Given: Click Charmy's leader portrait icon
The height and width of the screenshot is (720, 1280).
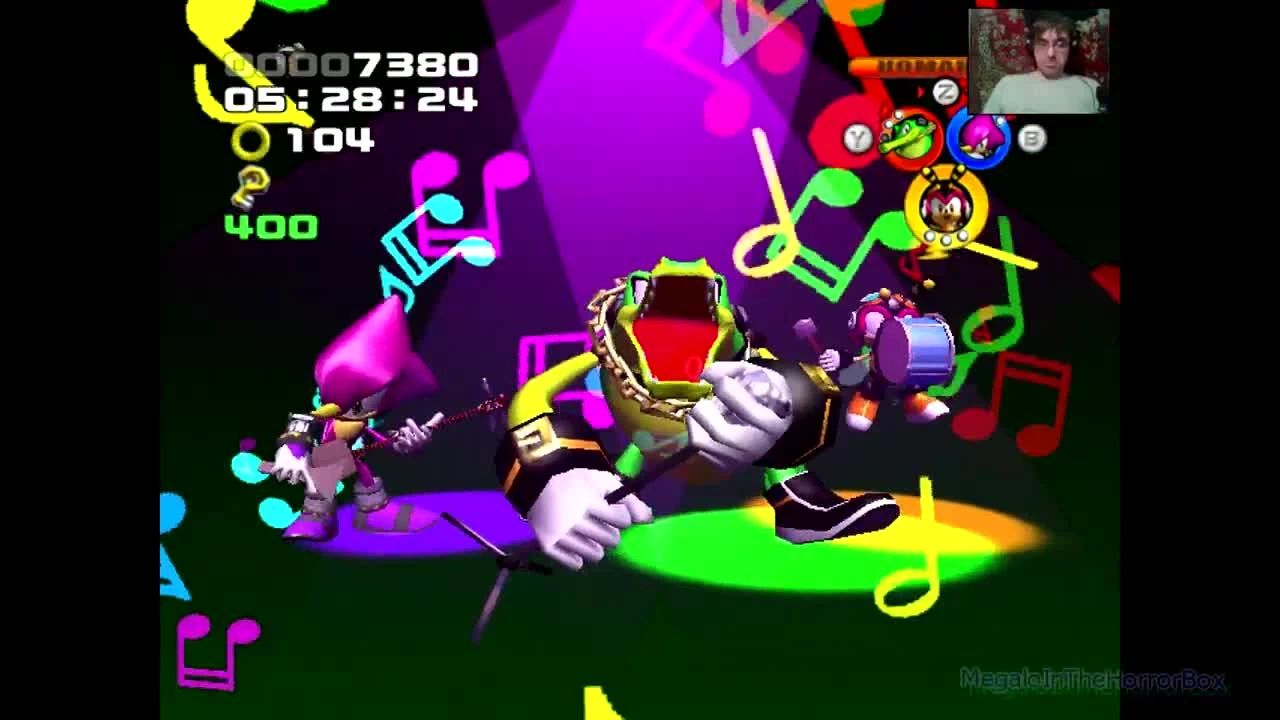Looking at the screenshot, I should pos(945,212).
